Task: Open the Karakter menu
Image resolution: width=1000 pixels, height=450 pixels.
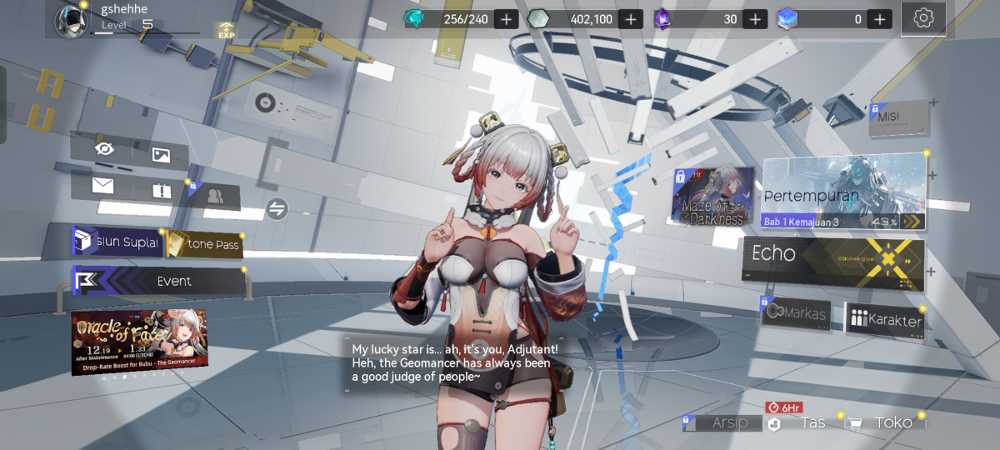Action: click(x=886, y=320)
